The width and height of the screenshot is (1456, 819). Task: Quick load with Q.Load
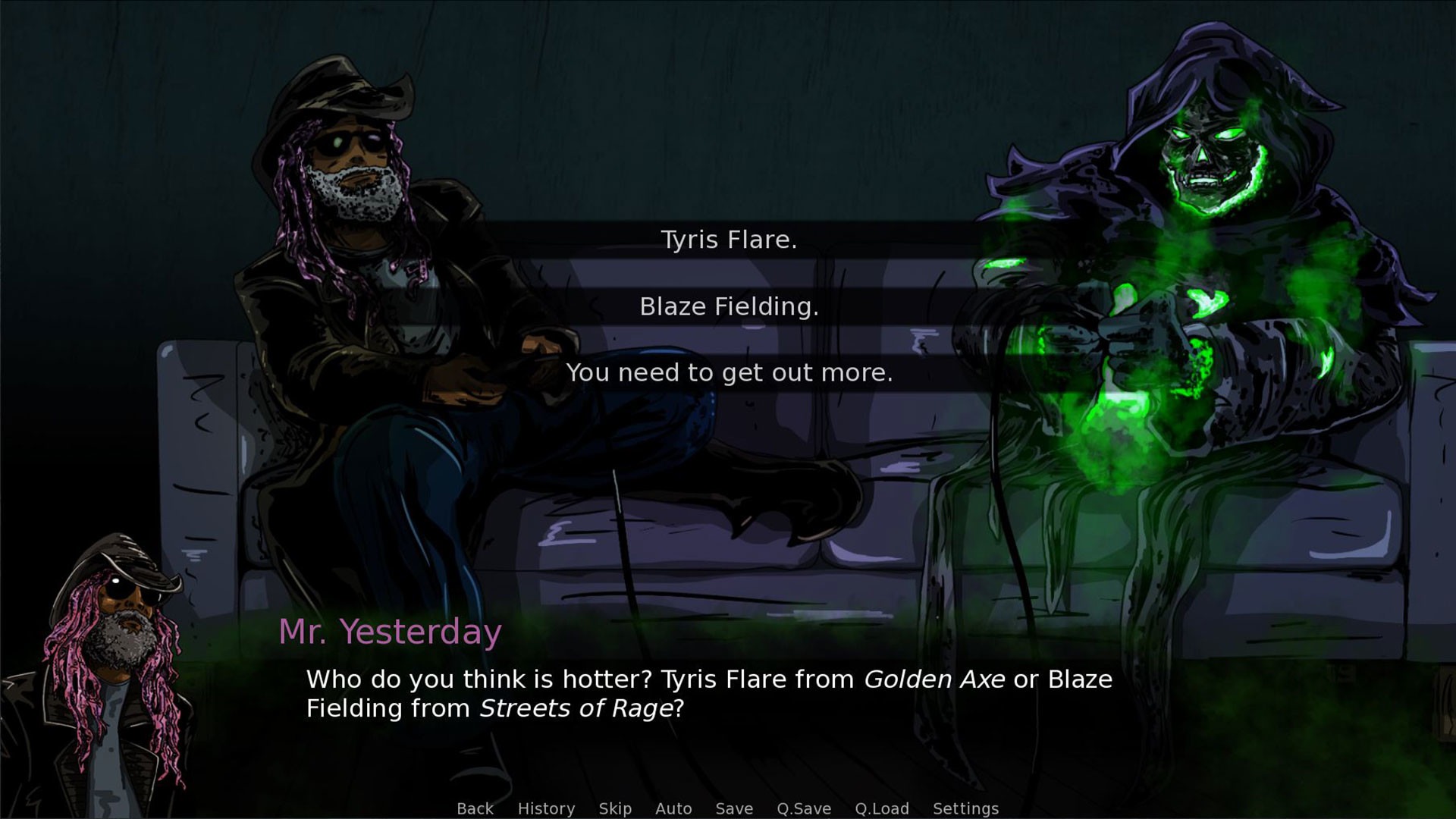(882, 808)
